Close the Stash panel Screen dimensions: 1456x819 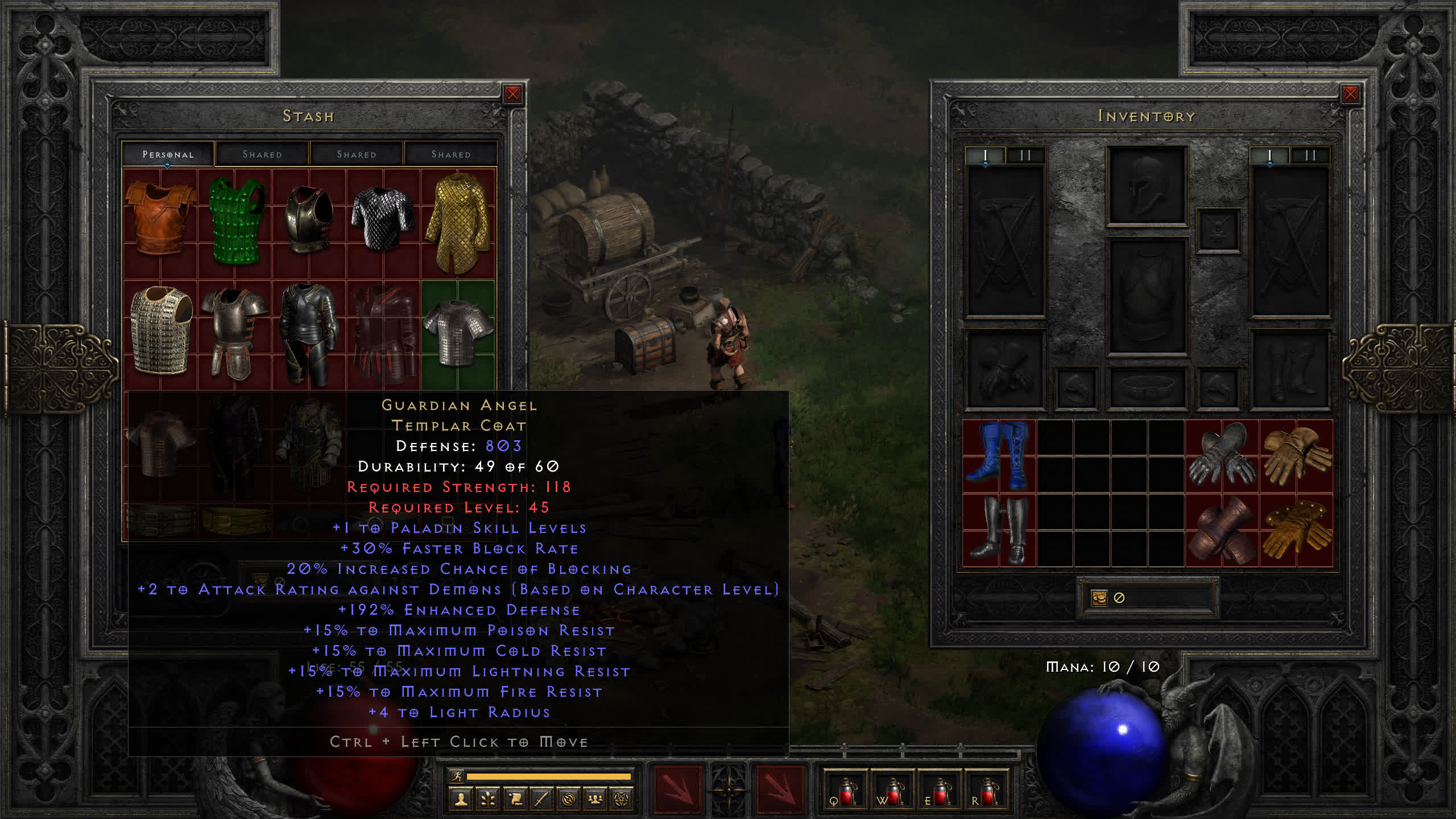point(512,94)
